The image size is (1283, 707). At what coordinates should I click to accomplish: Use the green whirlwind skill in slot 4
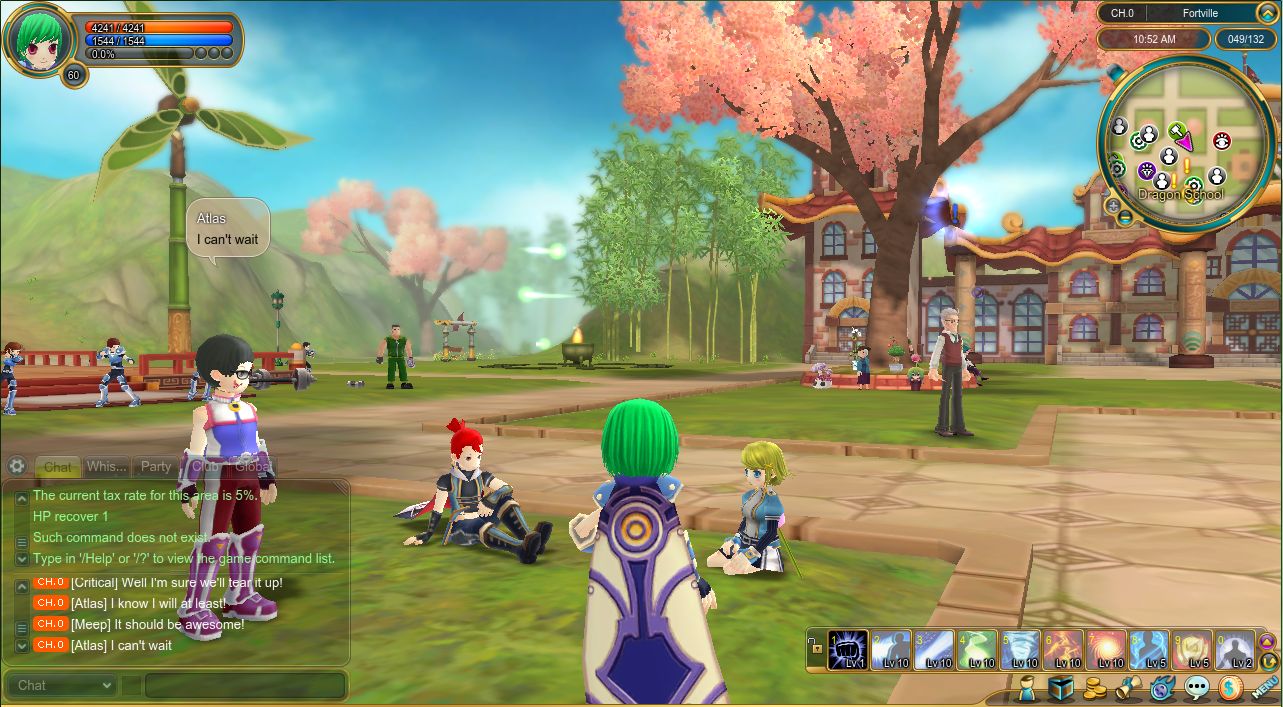pos(977,650)
